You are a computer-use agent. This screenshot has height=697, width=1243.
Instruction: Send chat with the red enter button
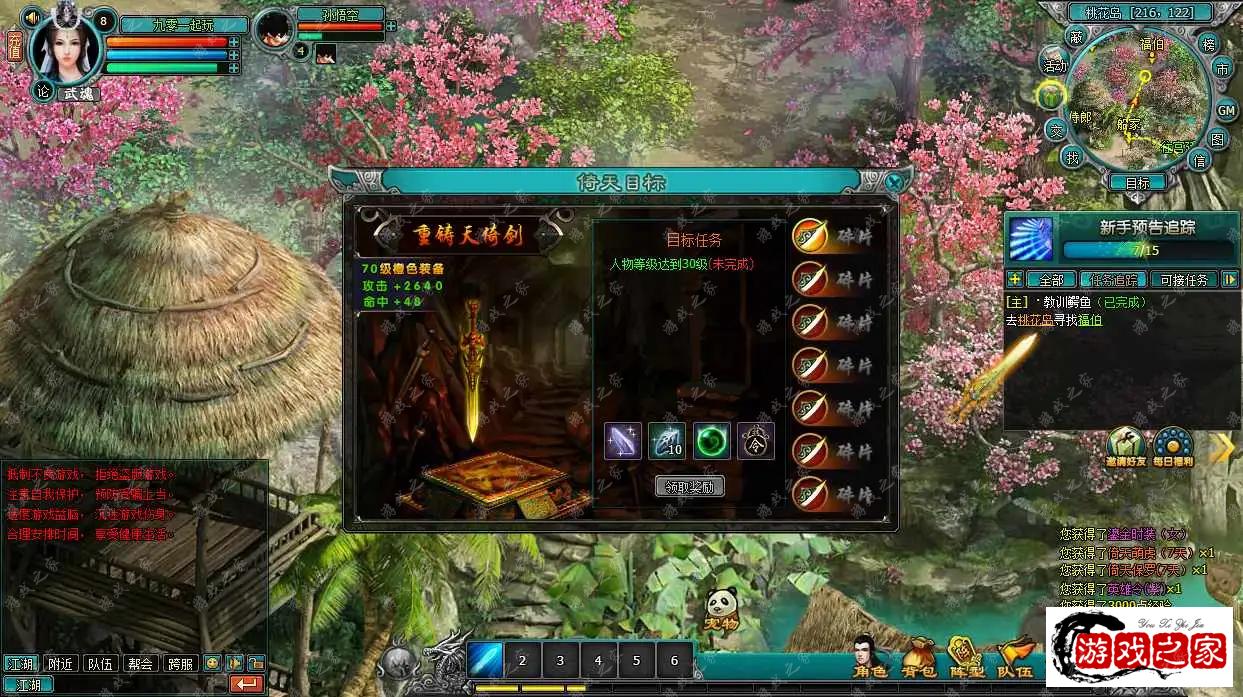point(246,684)
